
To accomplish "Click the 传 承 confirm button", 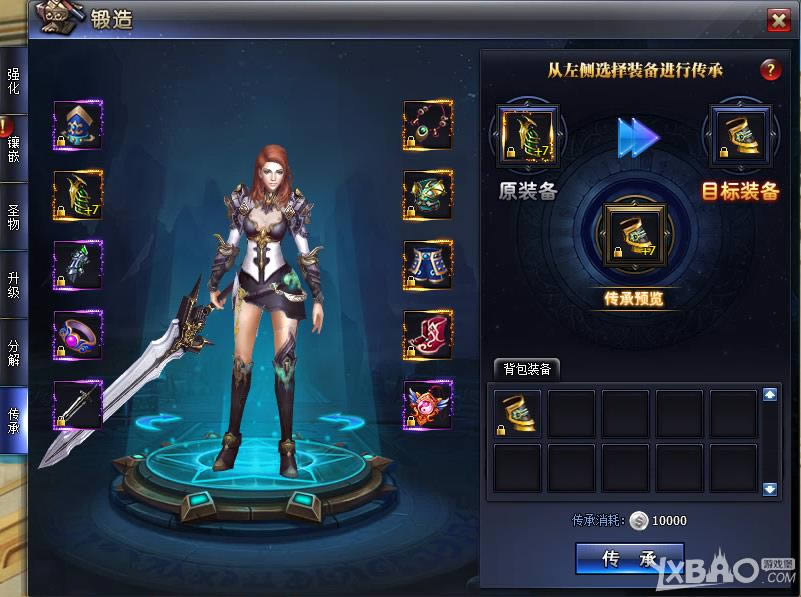I will [x=629, y=559].
